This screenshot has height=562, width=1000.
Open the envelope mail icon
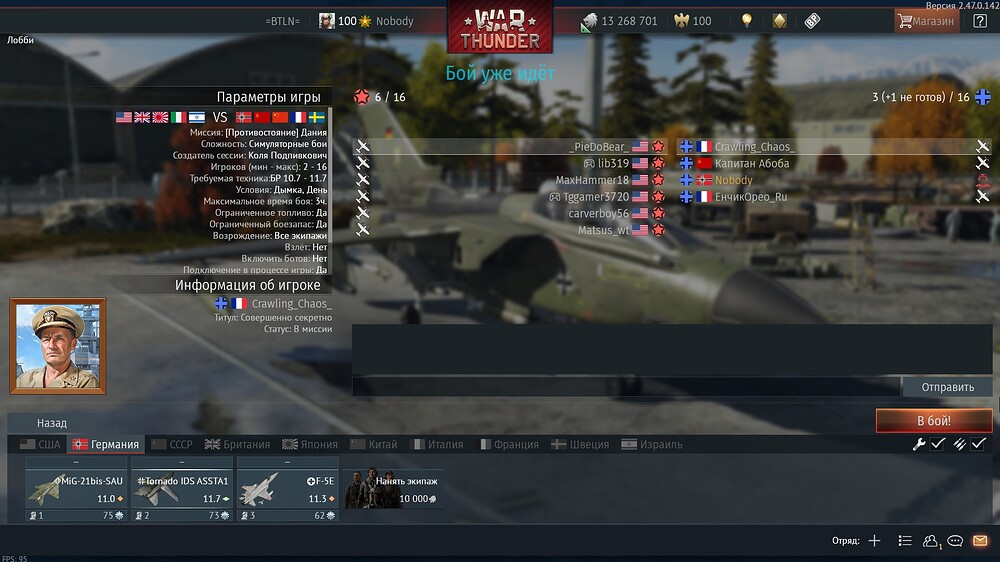980,541
